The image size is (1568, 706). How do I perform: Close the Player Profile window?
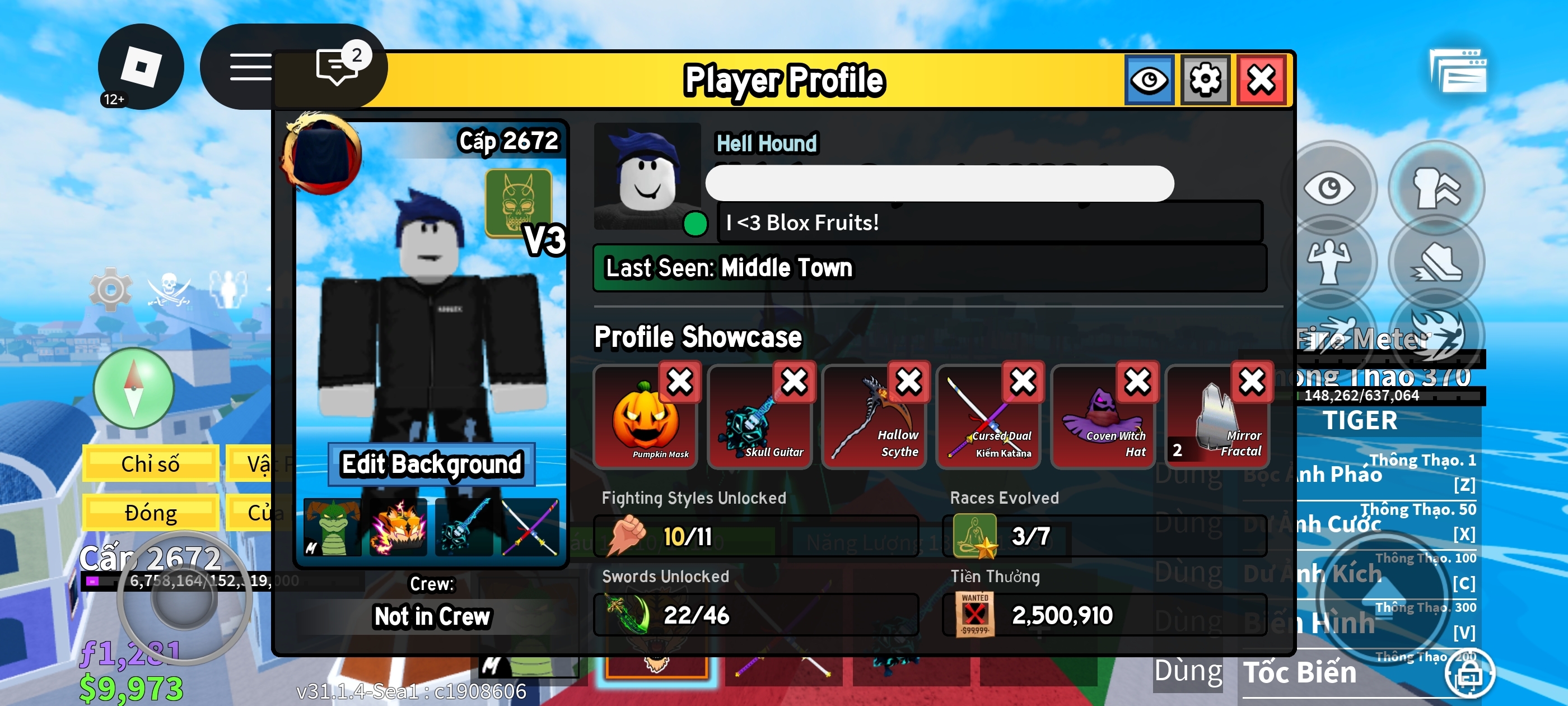(x=1261, y=80)
